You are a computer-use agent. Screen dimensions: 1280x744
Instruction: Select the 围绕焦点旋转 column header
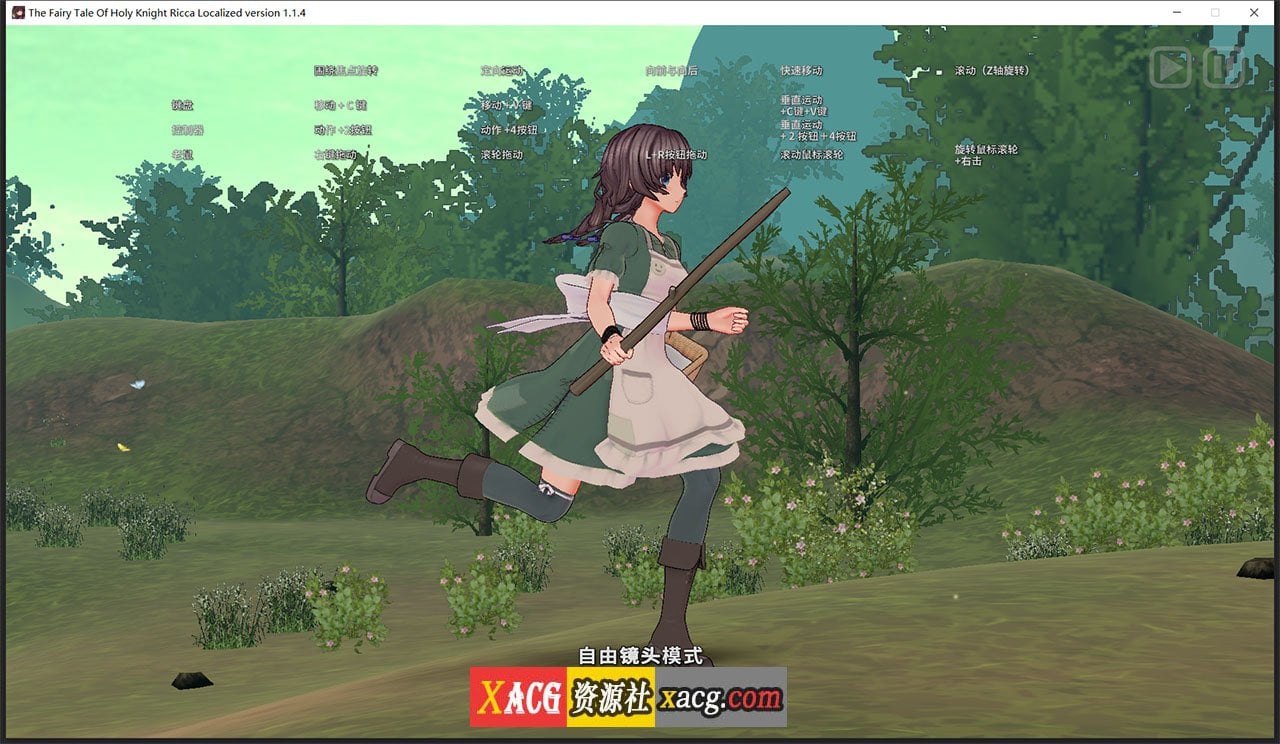[x=347, y=70]
